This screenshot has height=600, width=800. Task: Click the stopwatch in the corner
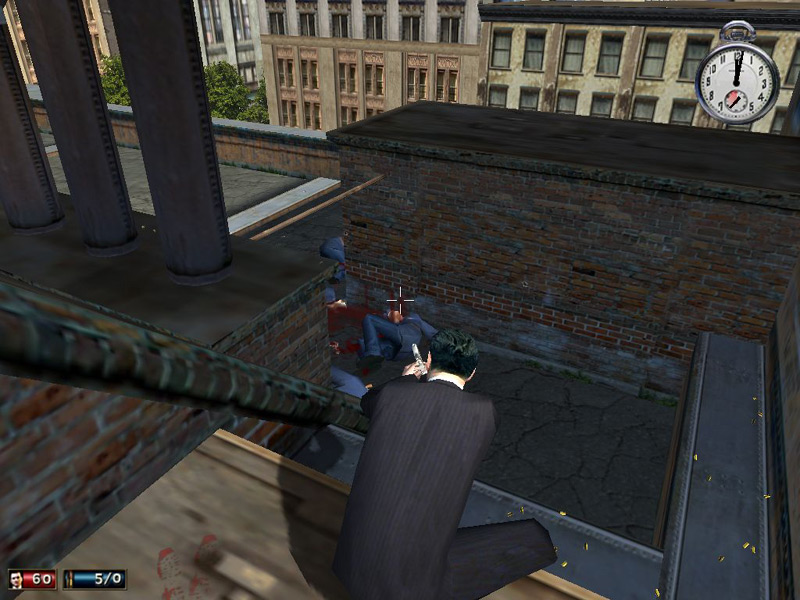737,80
